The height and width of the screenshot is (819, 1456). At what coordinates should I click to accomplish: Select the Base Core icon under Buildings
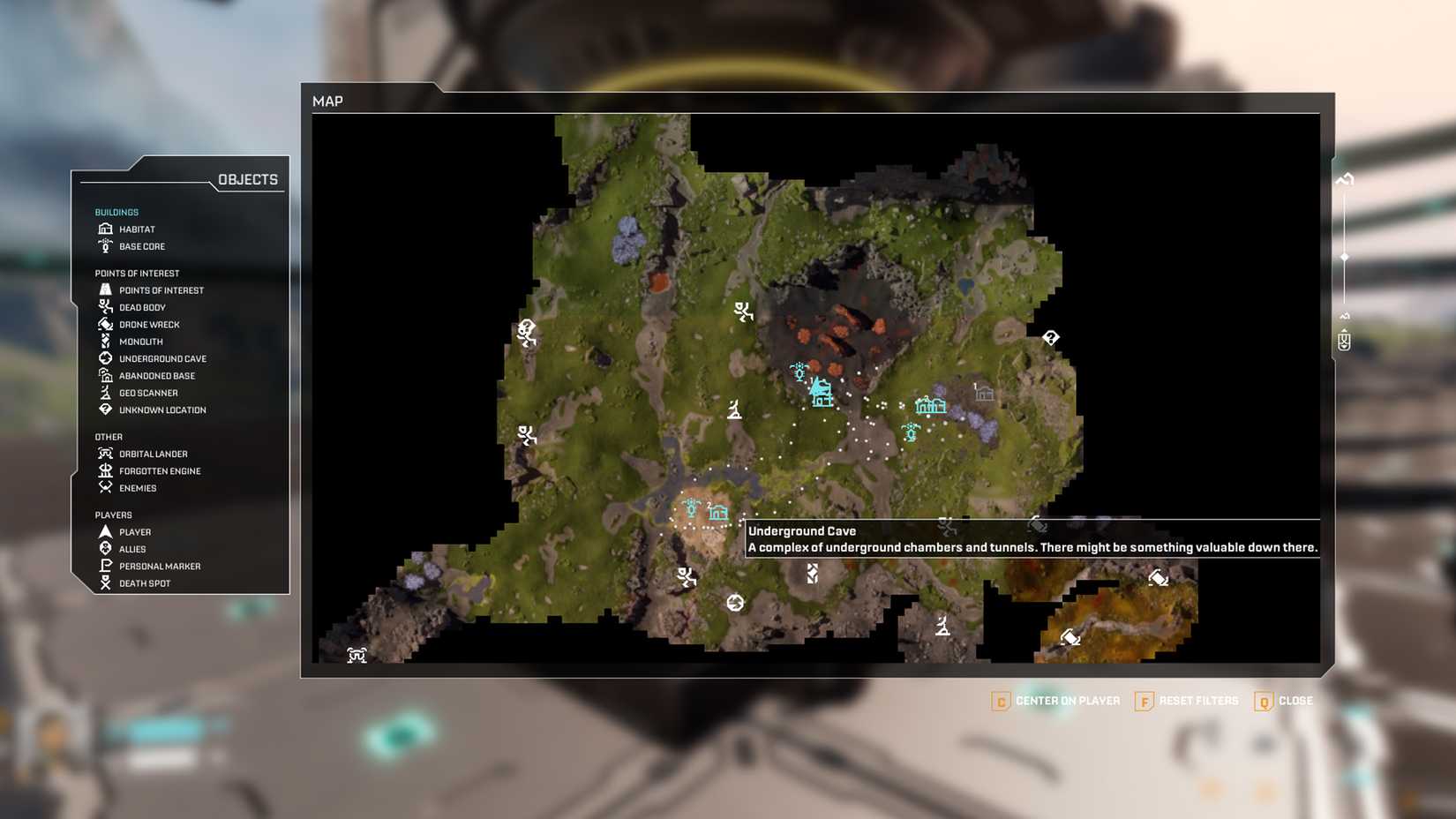[x=105, y=246]
